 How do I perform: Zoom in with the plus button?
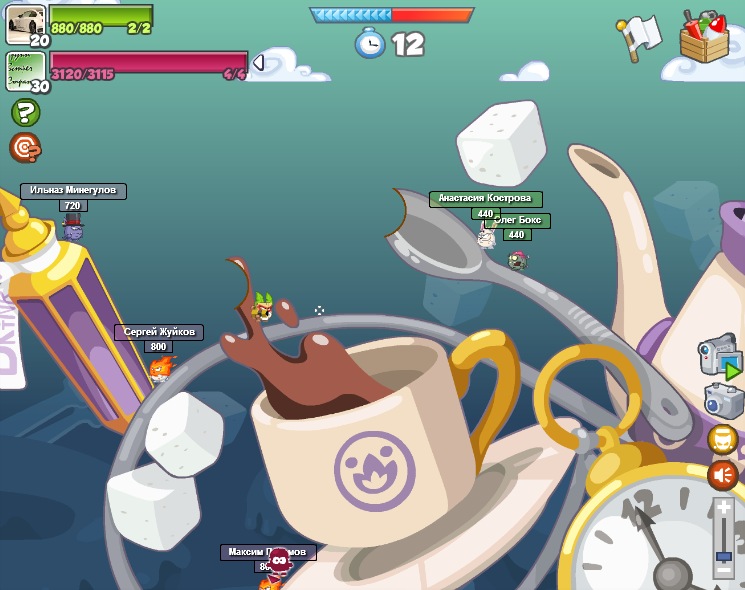[x=723, y=509]
